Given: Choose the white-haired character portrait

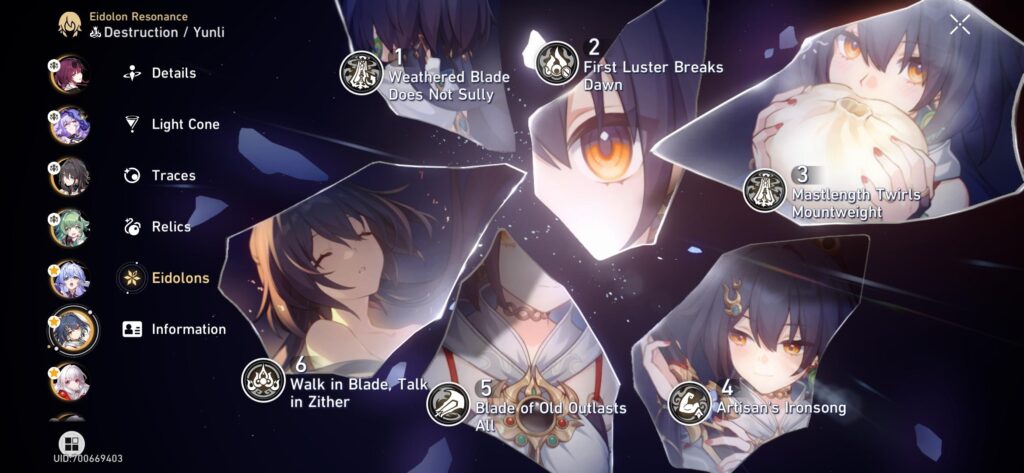Looking at the screenshot, I should [x=69, y=381].
